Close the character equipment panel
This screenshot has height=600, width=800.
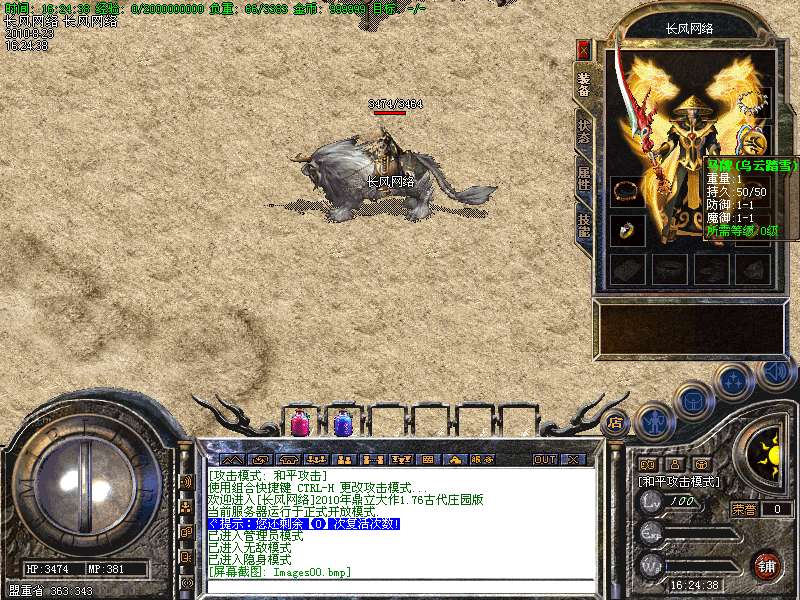coord(584,50)
